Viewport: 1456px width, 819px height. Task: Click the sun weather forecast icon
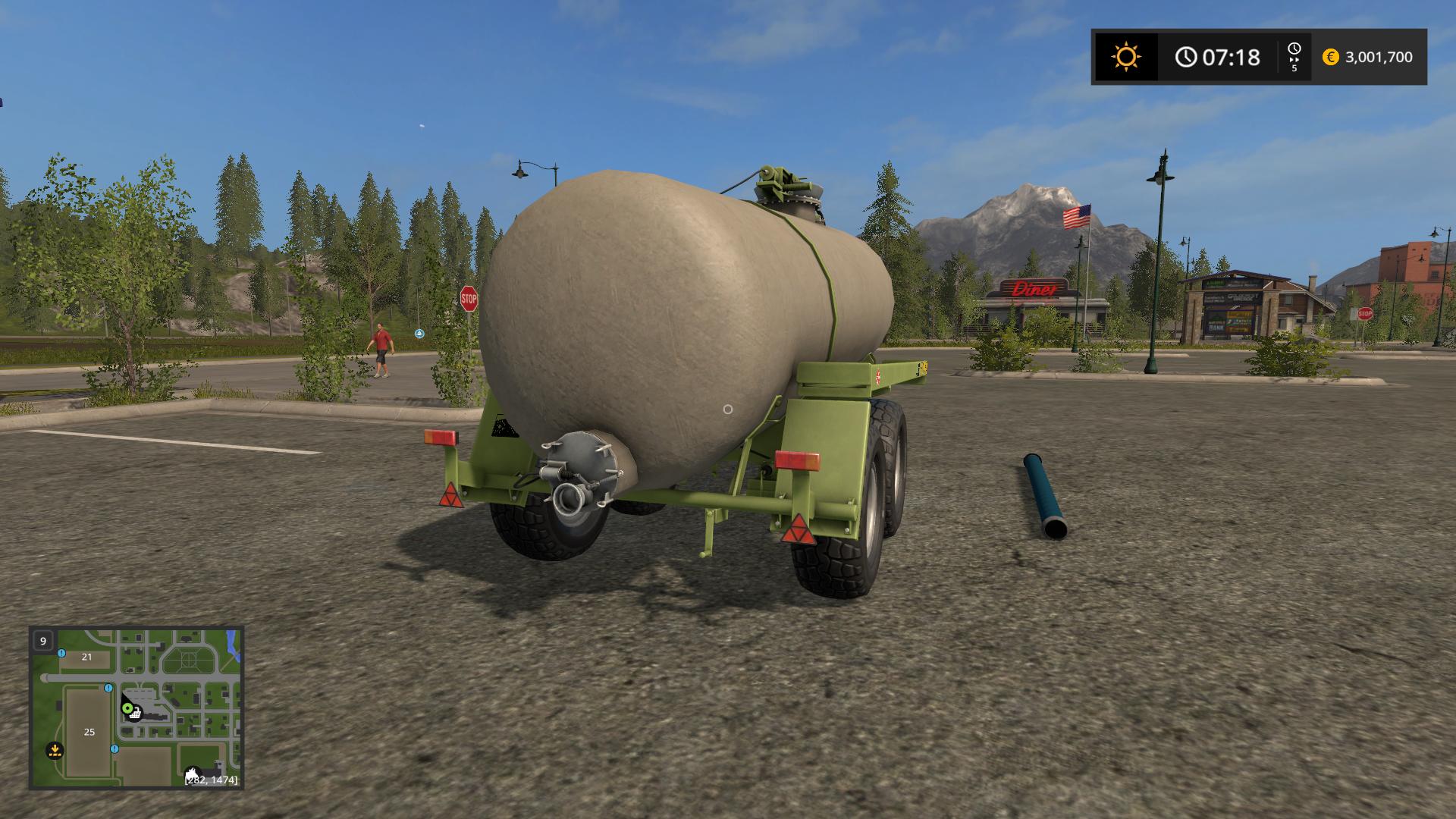1125,57
